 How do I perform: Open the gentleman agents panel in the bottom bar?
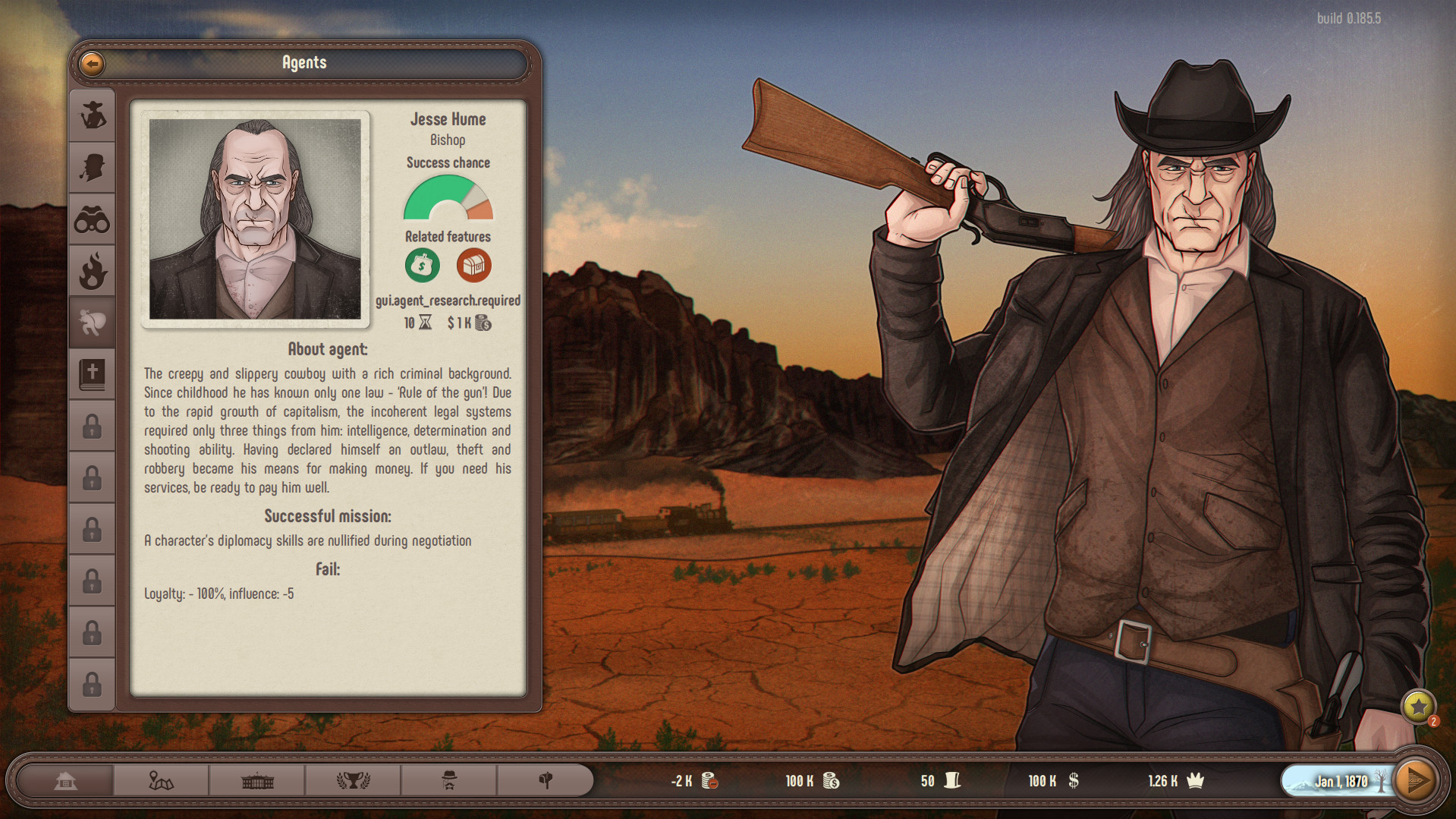[449, 780]
